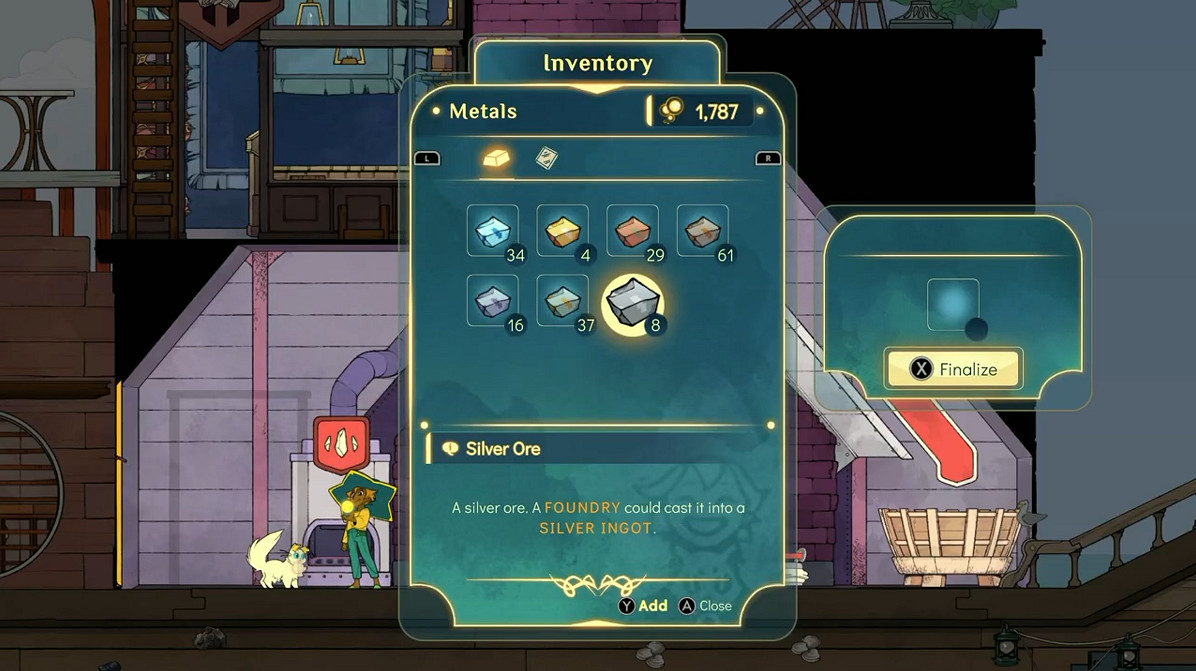Image resolution: width=1196 pixels, height=671 pixels.
Task: Select the copper-red ore with 29
Action: (633, 230)
